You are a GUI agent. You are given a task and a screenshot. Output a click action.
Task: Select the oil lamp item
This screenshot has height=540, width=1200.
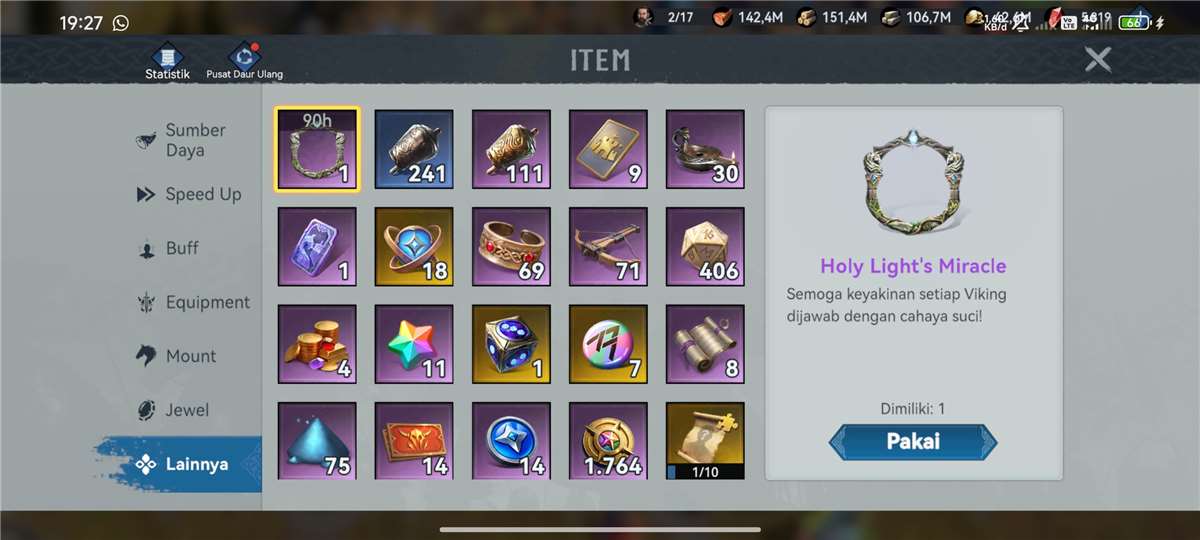[706, 149]
